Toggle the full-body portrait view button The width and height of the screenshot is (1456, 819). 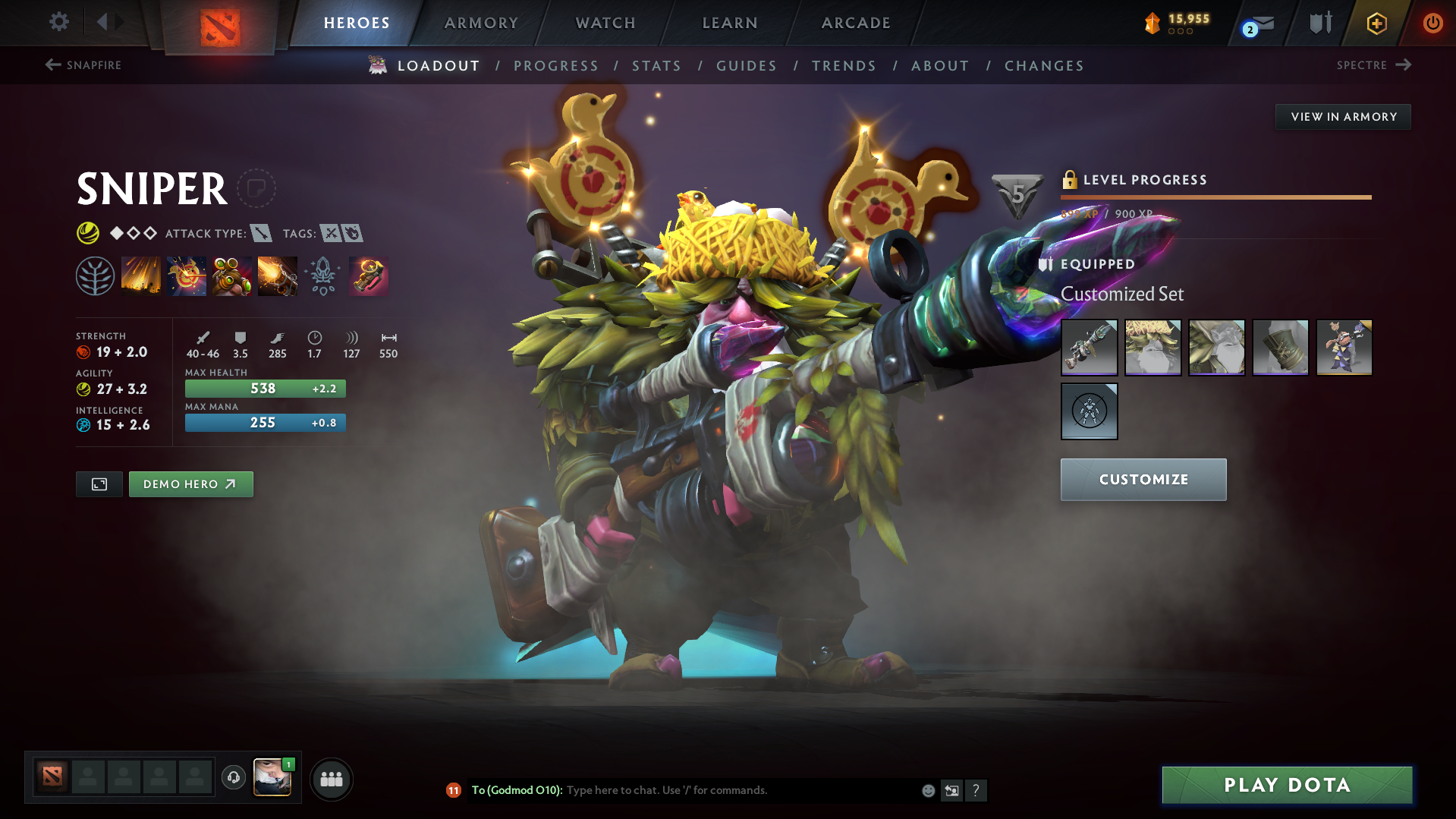point(99,484)
